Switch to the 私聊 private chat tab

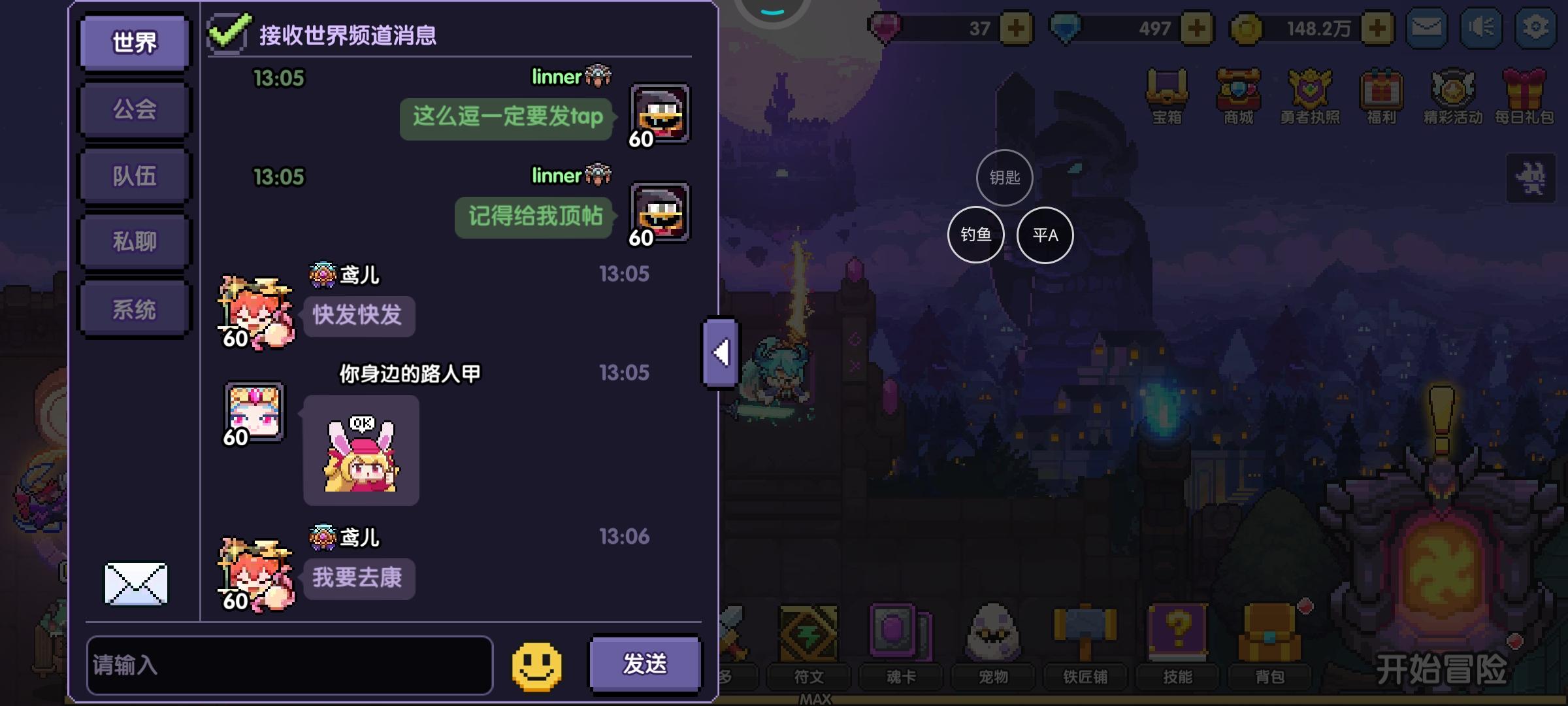coord(133,242)
